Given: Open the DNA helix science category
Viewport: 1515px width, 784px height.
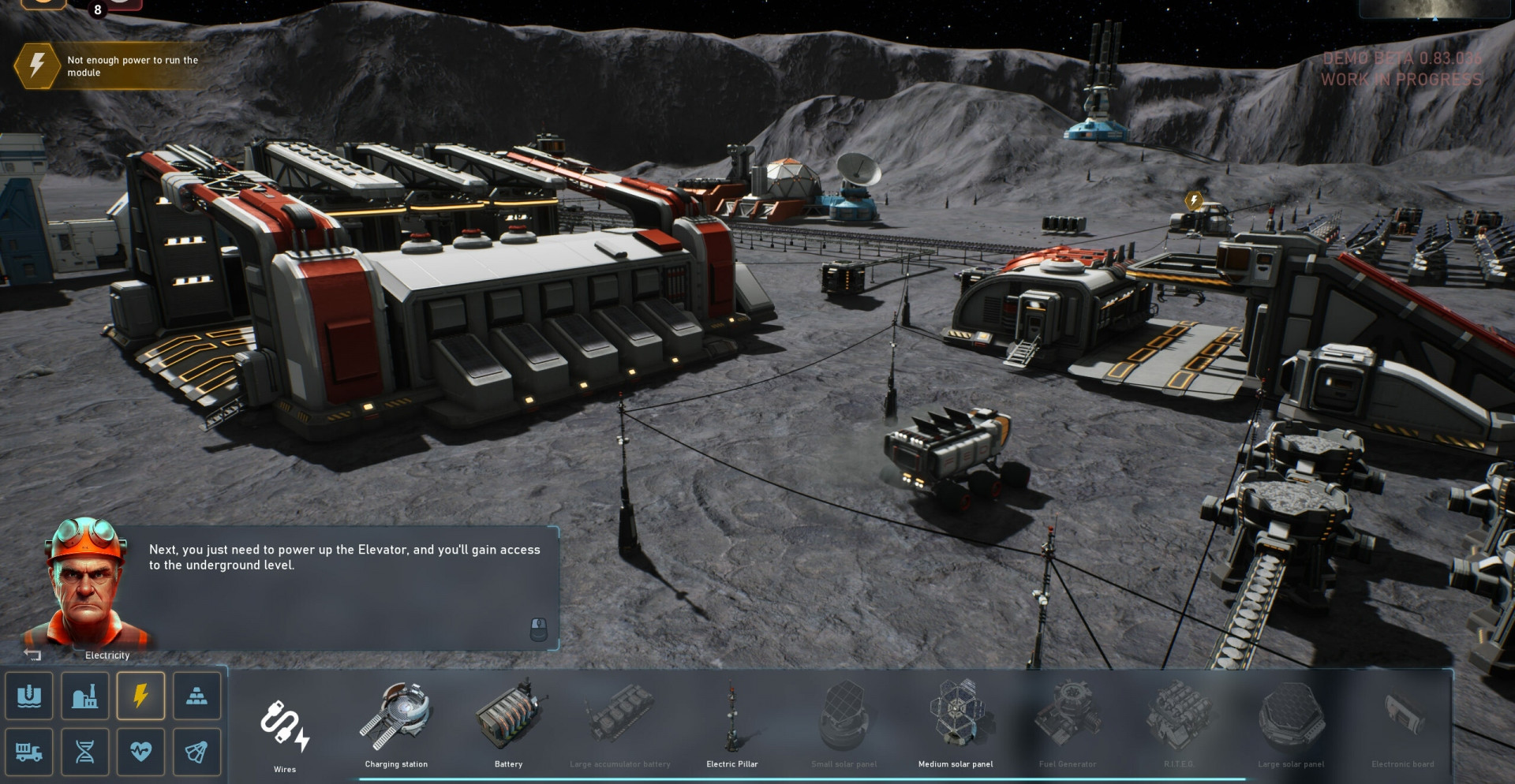Looking at the screenshot, I should click(x=85, y=752).
